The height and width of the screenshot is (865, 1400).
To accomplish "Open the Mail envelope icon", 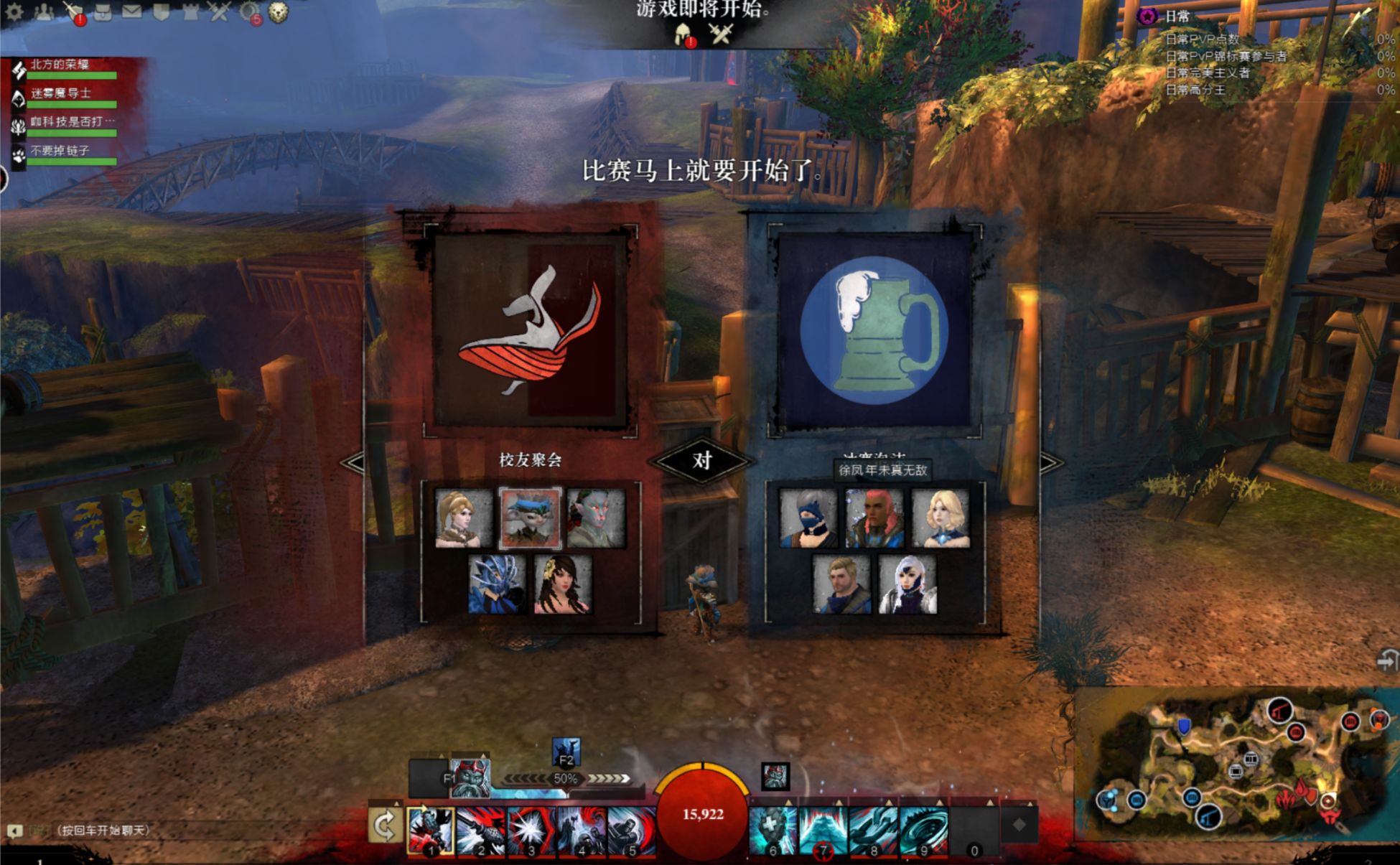I will [132, 11].
